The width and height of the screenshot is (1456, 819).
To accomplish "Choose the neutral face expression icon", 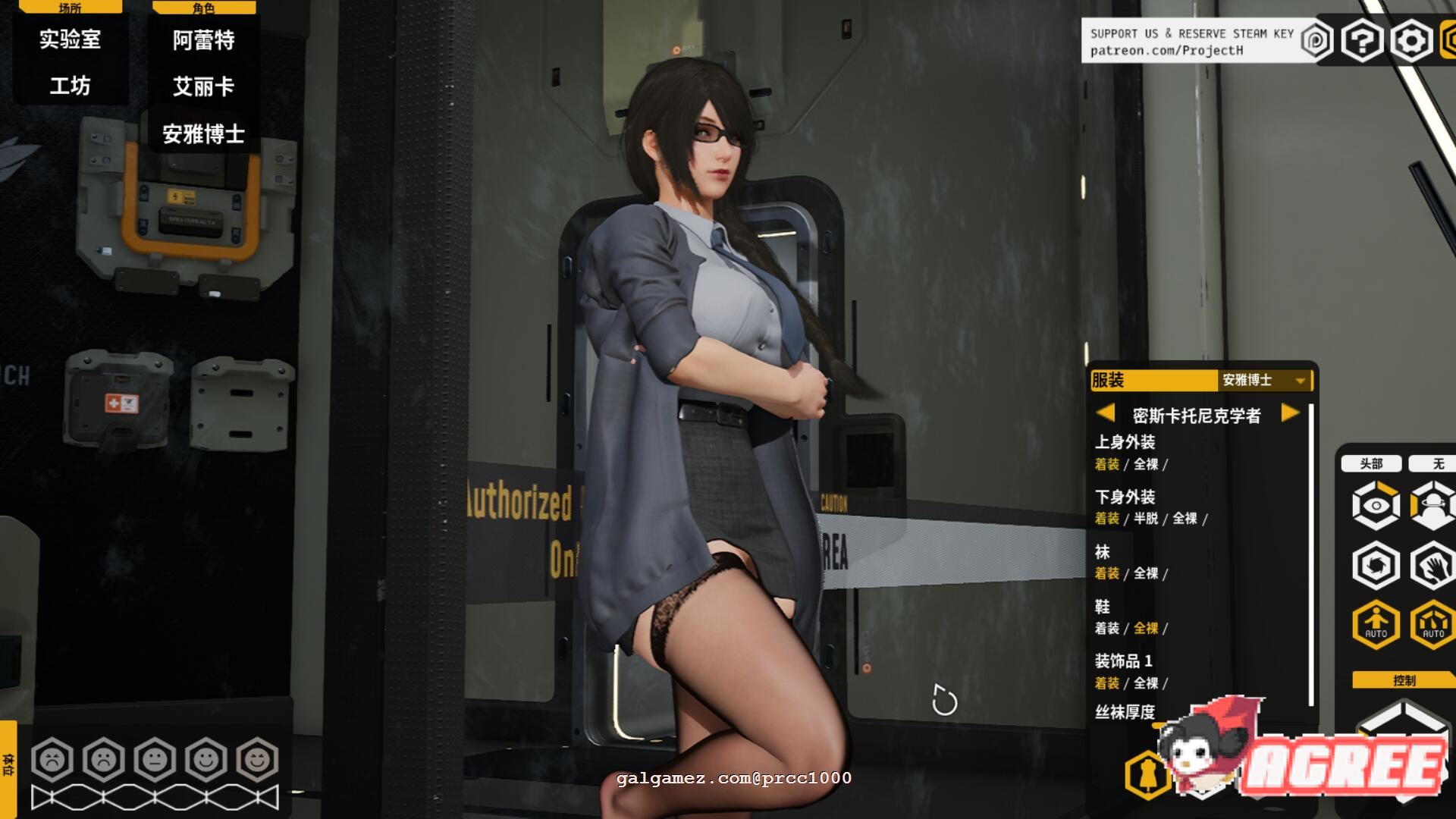I will 155,759.
